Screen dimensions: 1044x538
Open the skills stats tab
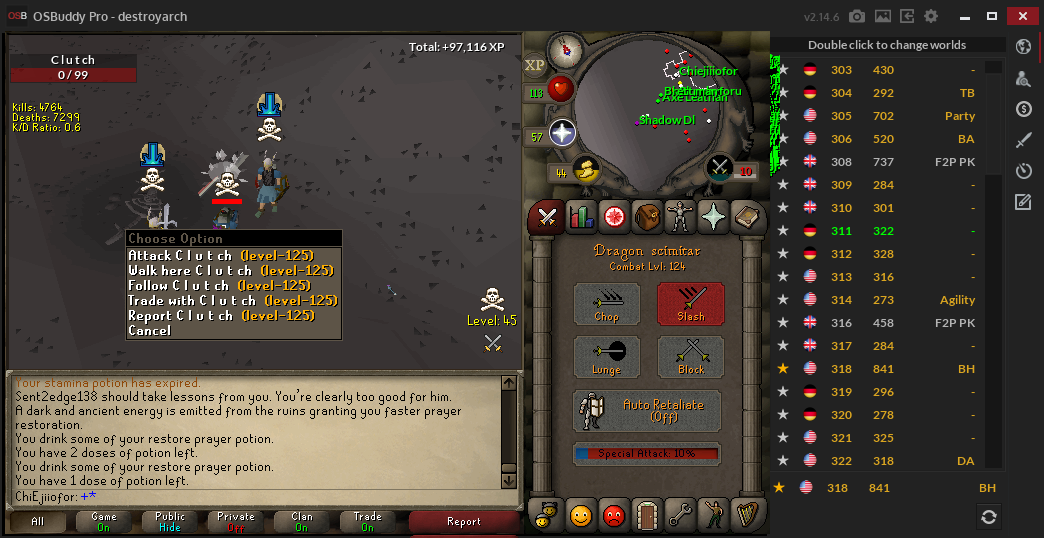tap(580, 216)
